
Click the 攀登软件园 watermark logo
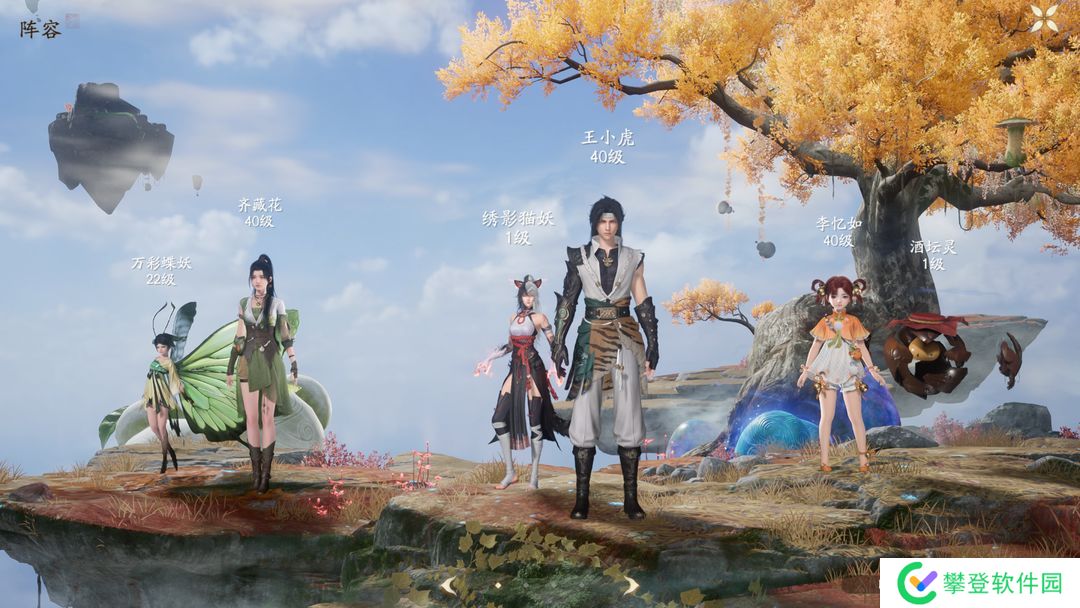(x=980, y=582)
